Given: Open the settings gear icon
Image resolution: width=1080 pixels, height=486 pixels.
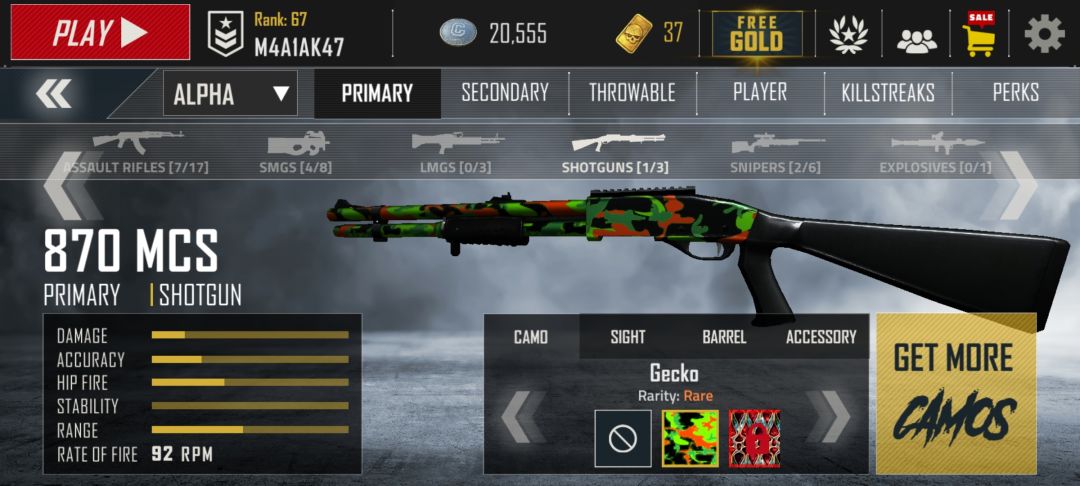Looking at the screenshot, I should pyautogui.click(x=1044, y=34).
